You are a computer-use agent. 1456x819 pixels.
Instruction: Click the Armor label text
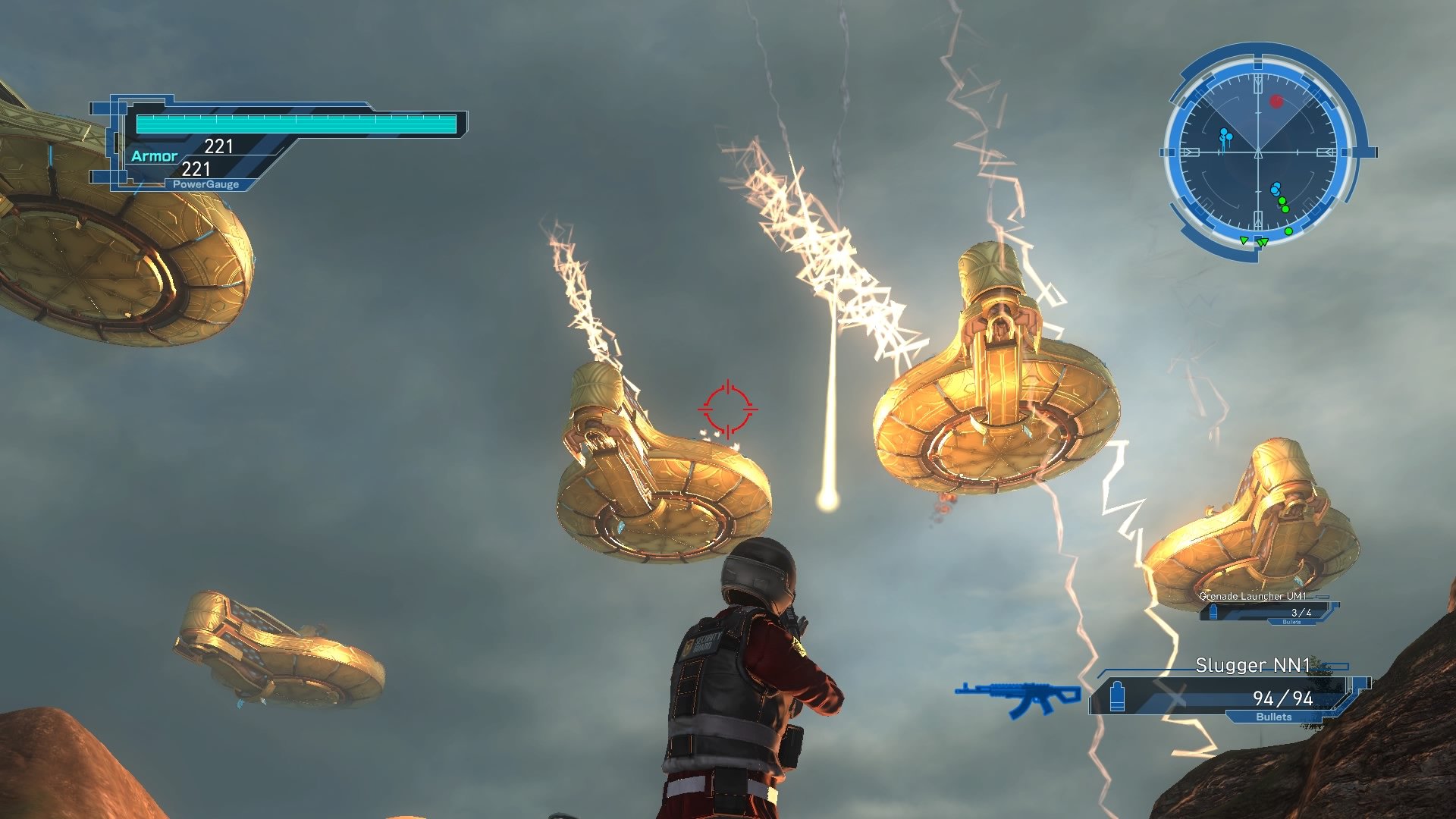[155, 155]
